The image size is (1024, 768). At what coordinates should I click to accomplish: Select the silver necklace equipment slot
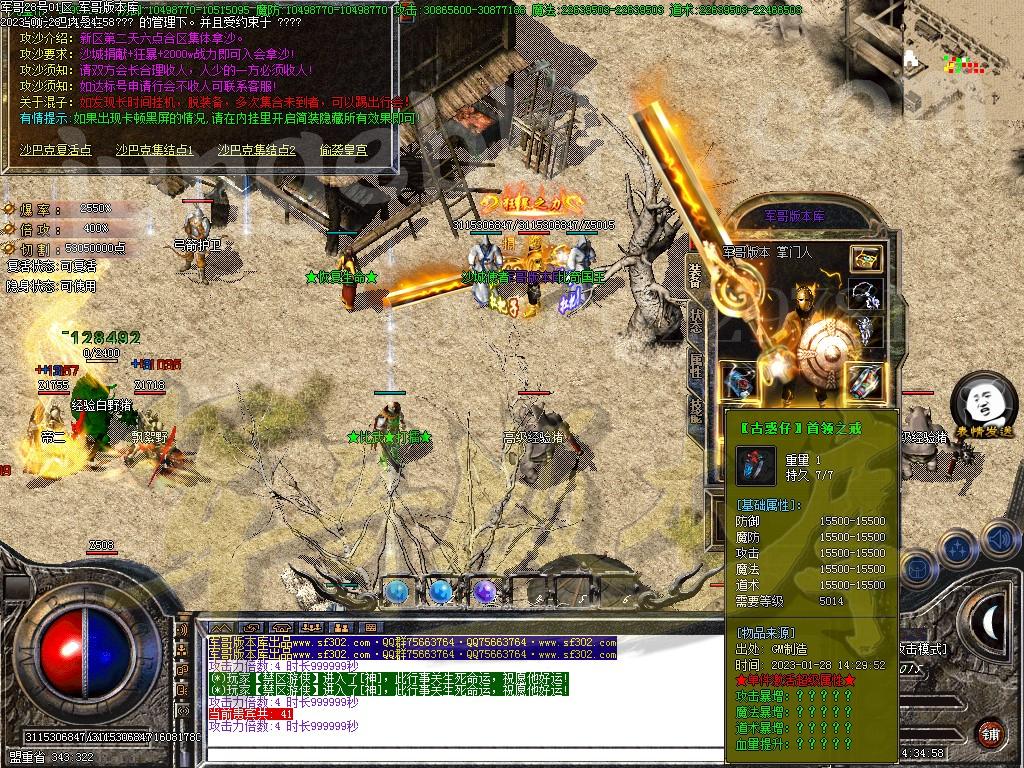pos(866,293)
